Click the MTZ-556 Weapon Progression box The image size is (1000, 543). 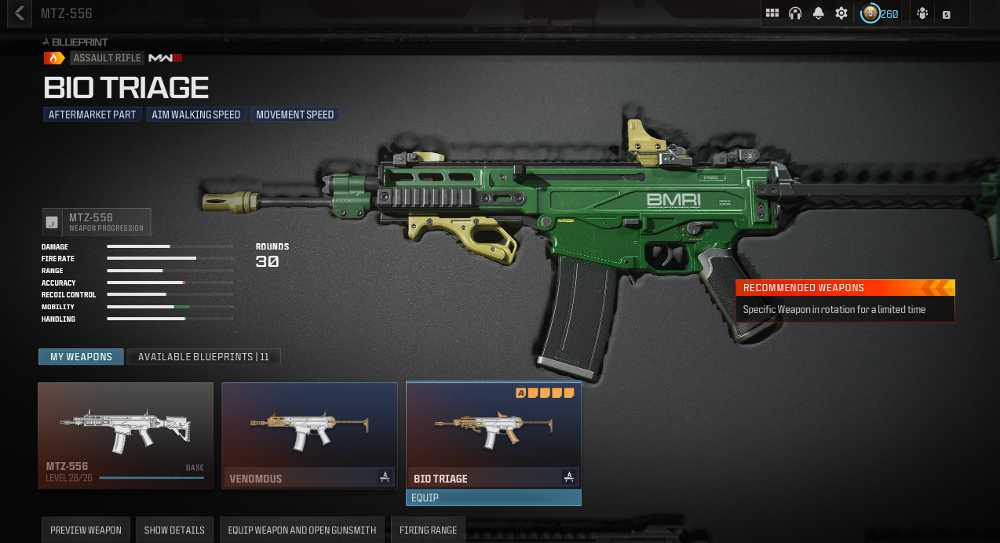(x=96, y=222)
